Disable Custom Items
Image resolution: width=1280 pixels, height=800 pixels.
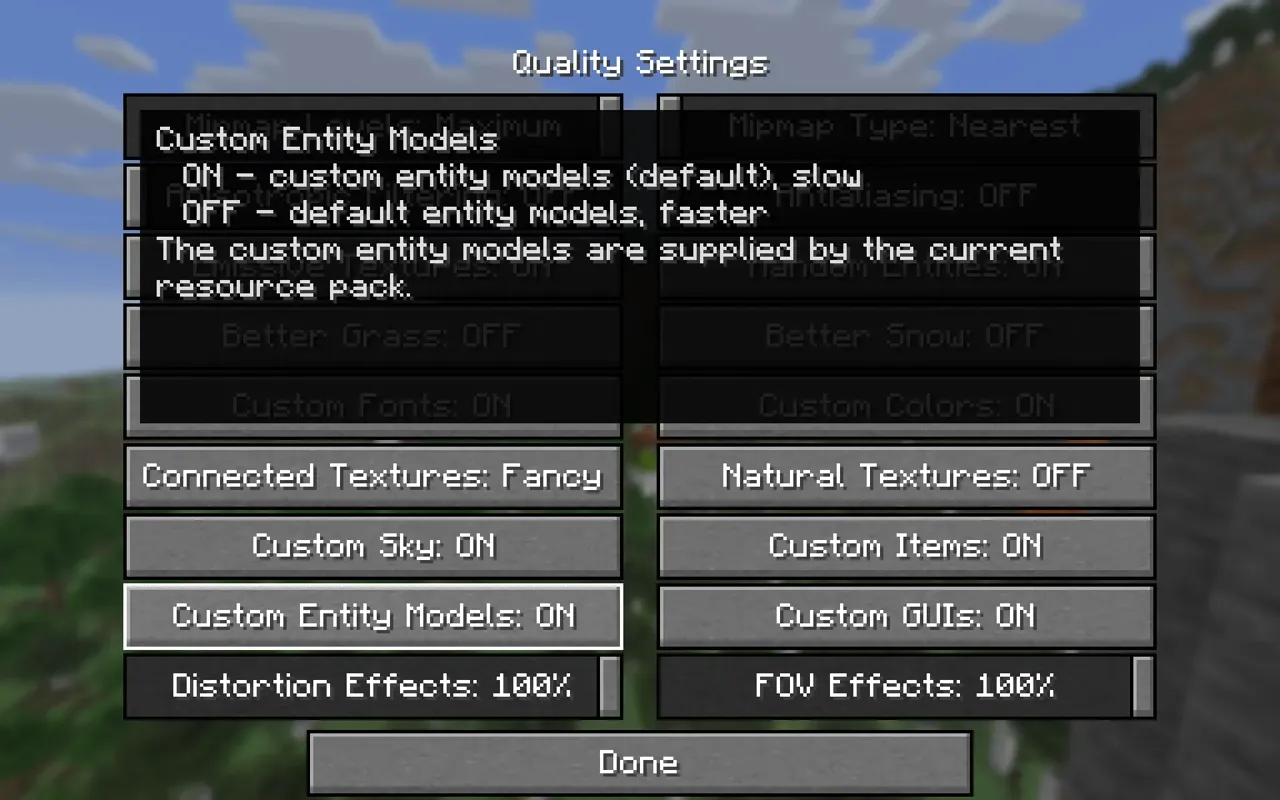click(904, 546)
